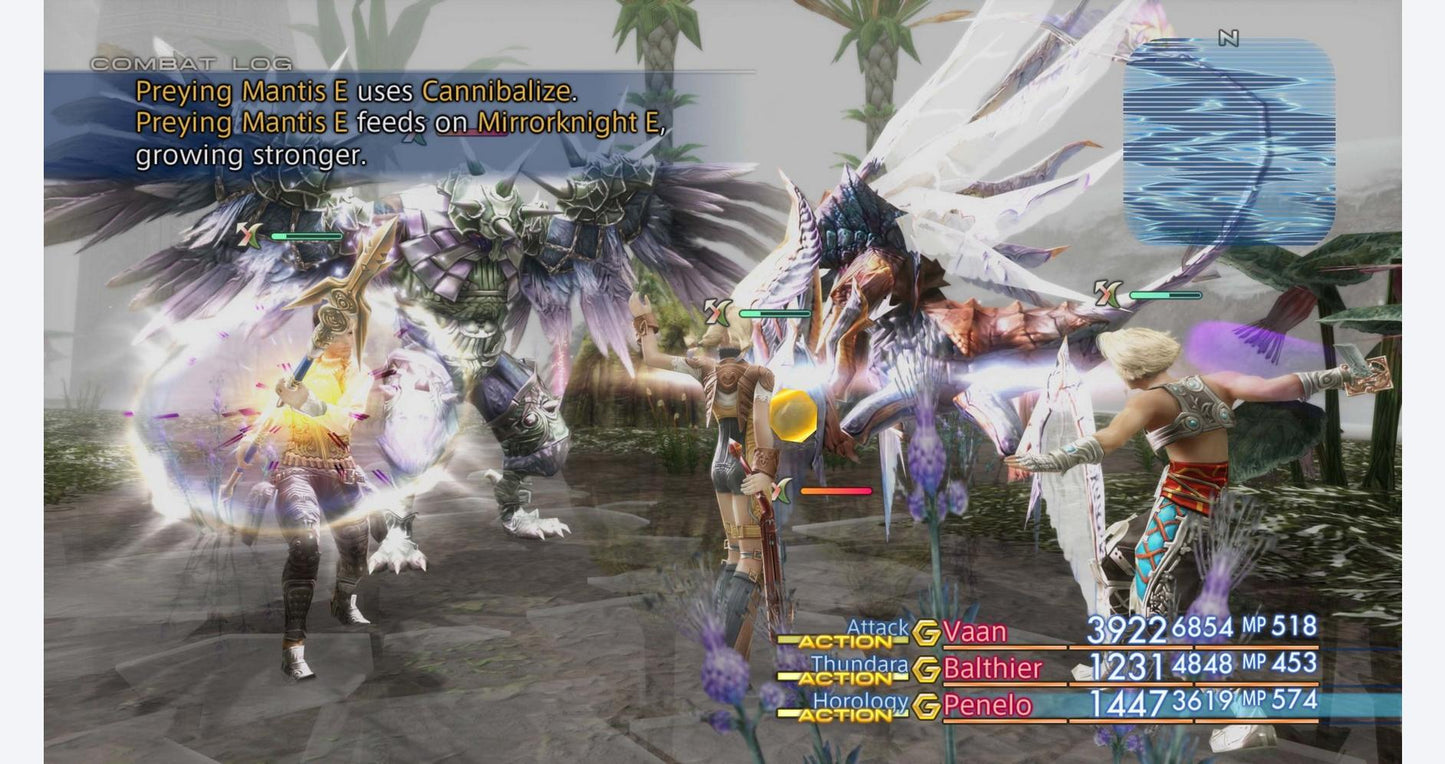Click Balthier's Thundara action label
Screen dimensions: 1445x764
(859, 664)
